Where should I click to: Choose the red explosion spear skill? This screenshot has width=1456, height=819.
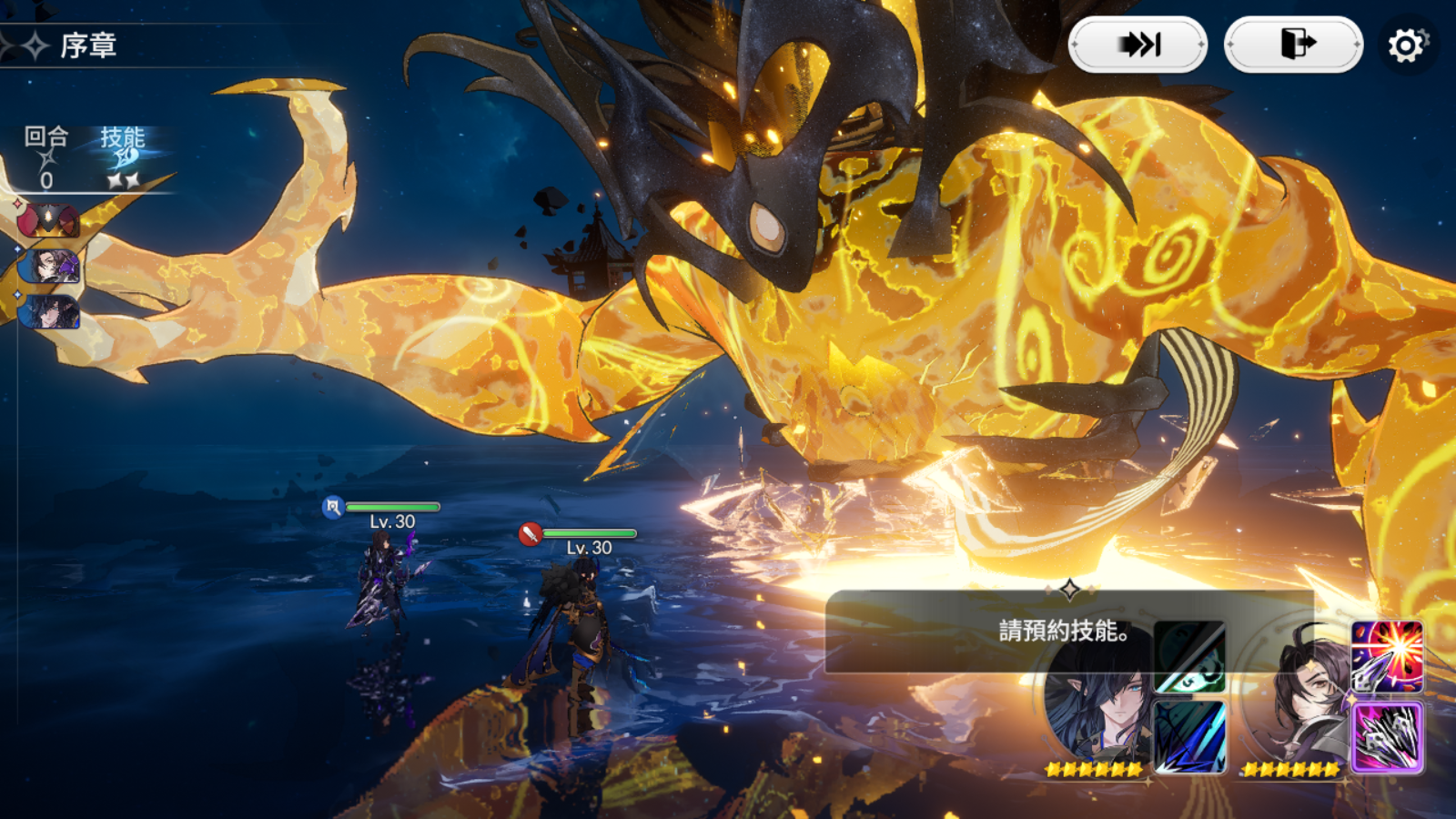point(1387,657)
